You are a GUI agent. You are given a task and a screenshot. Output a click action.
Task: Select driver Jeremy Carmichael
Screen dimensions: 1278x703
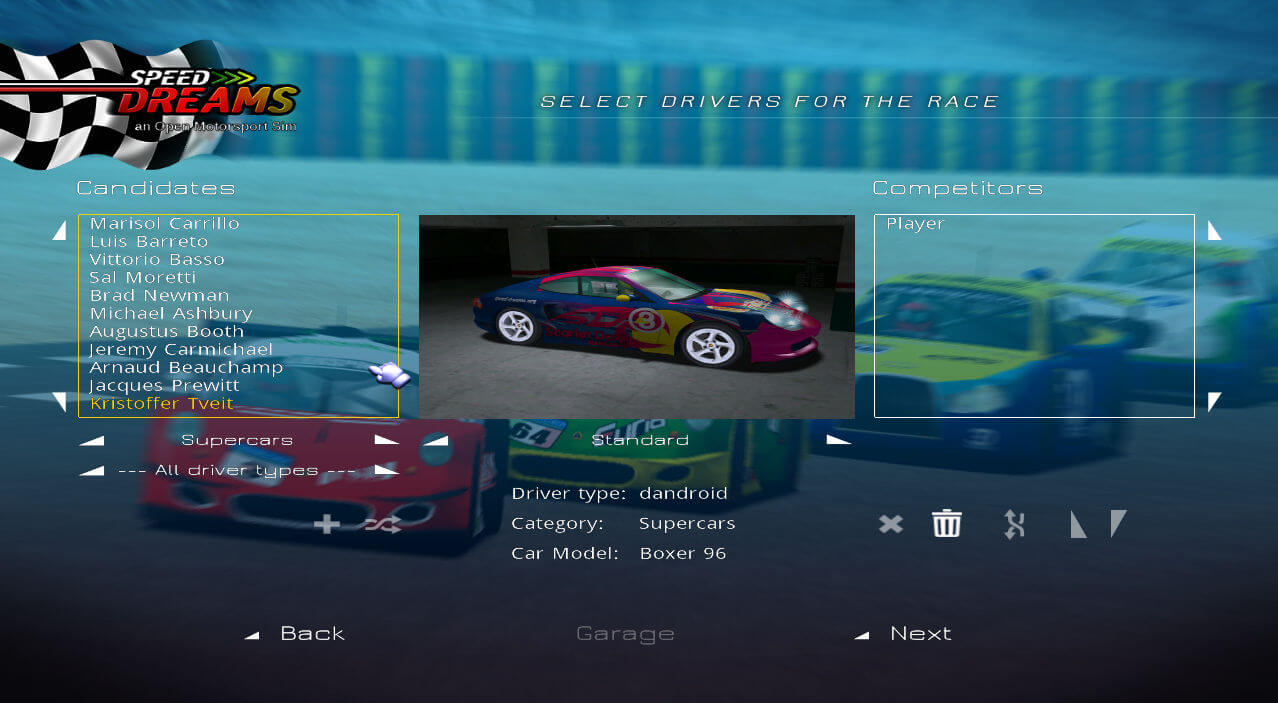pyautogui.click(x=181, y=350)
